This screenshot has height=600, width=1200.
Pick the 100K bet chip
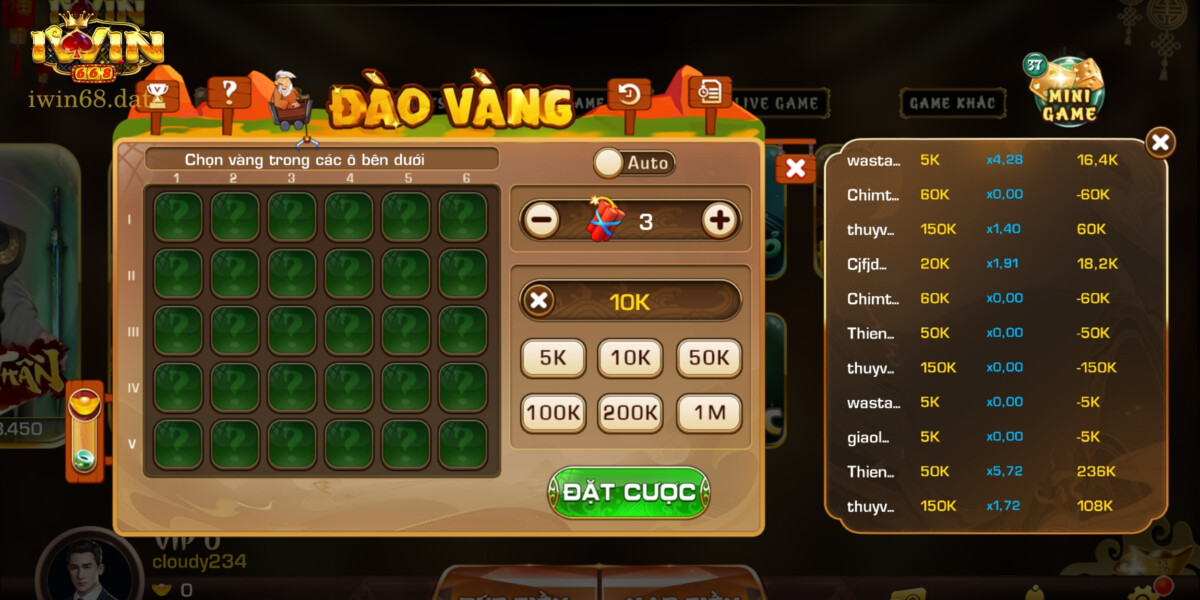pos(553,412)
